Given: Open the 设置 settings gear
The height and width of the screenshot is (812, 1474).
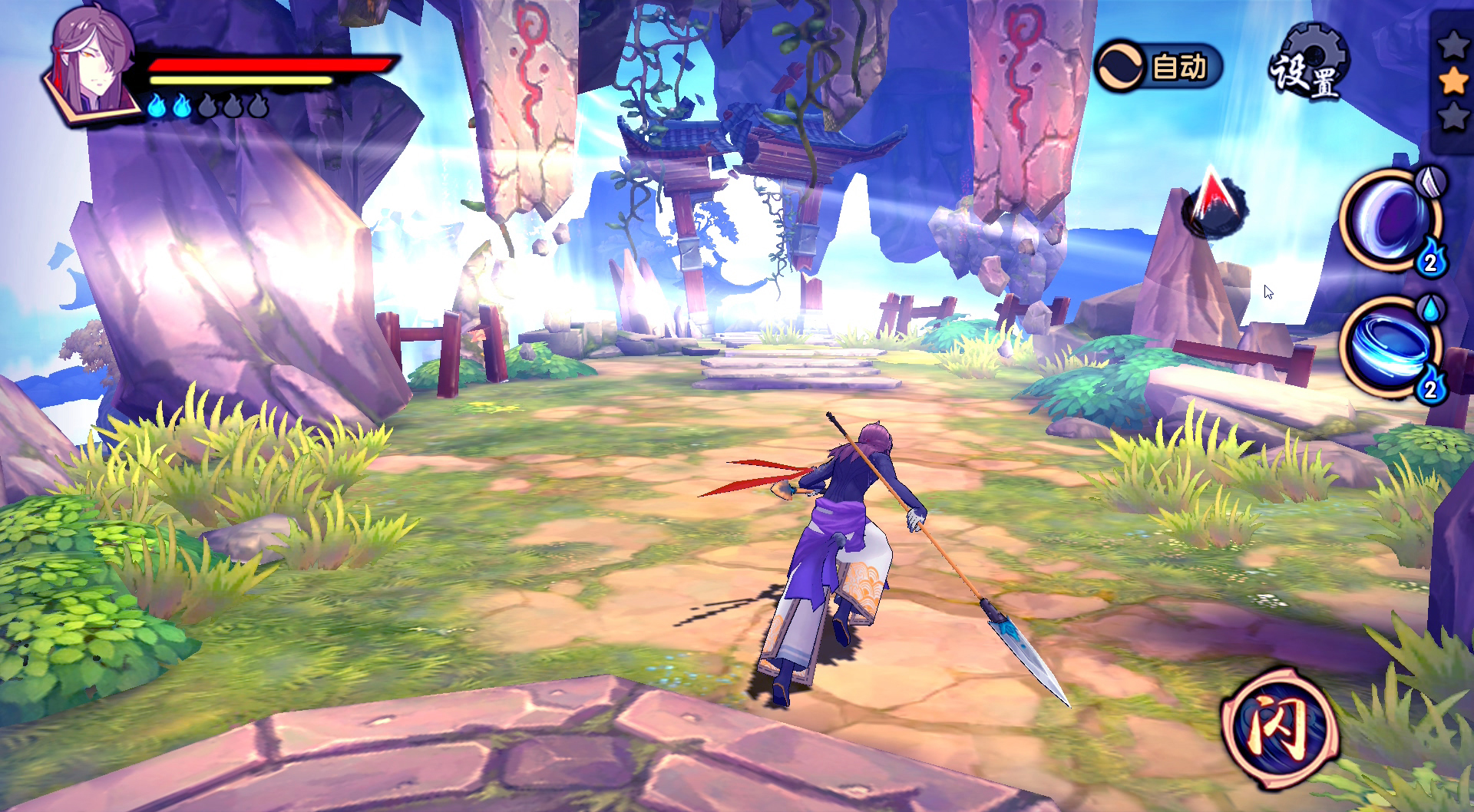Looking at the screenshot, I should click(x=1309, y=64).
